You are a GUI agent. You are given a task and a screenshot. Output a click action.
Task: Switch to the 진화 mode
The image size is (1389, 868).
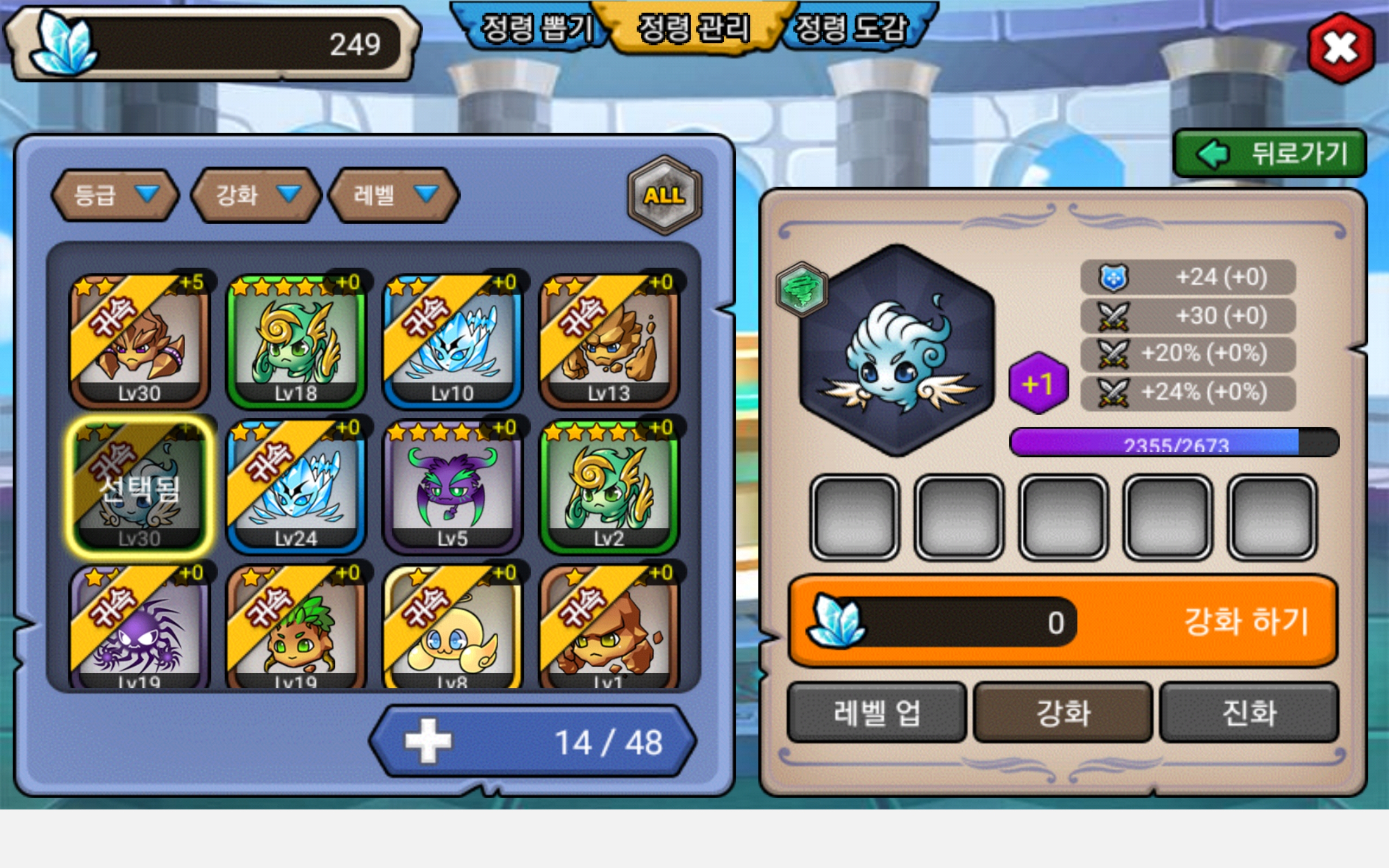[x=1249, y=712]
